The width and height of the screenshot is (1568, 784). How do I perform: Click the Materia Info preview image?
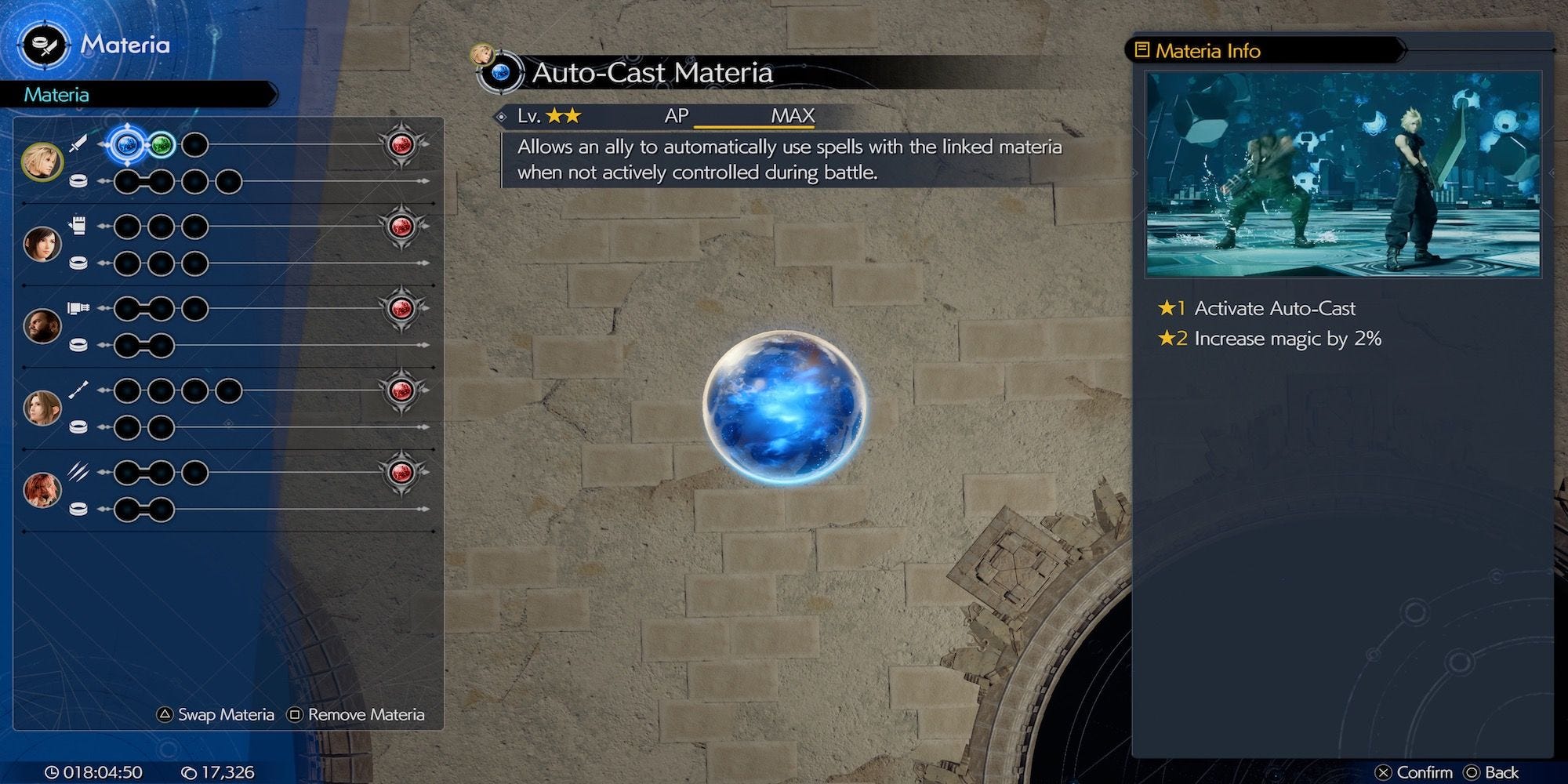1343,174
